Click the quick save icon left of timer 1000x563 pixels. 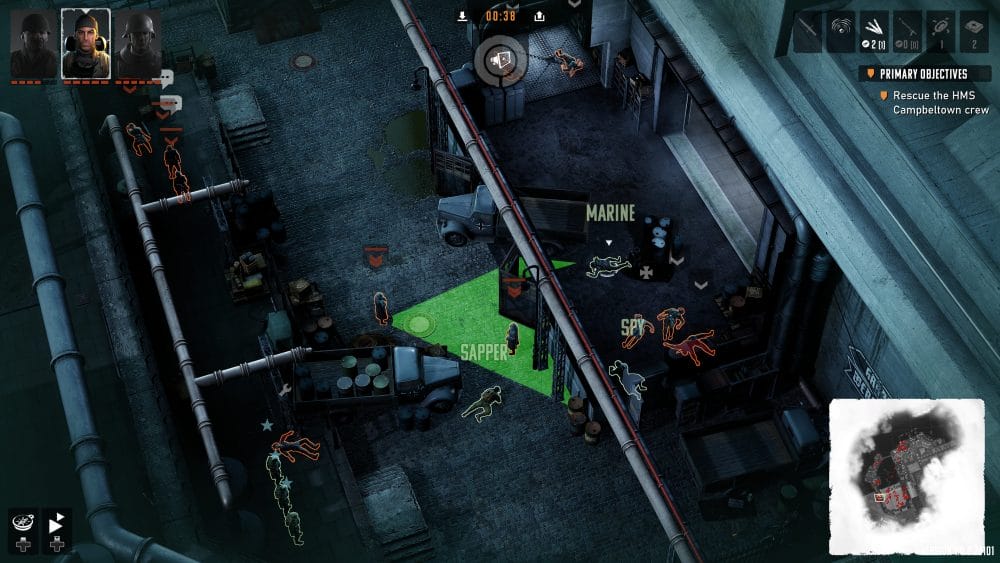462,16
